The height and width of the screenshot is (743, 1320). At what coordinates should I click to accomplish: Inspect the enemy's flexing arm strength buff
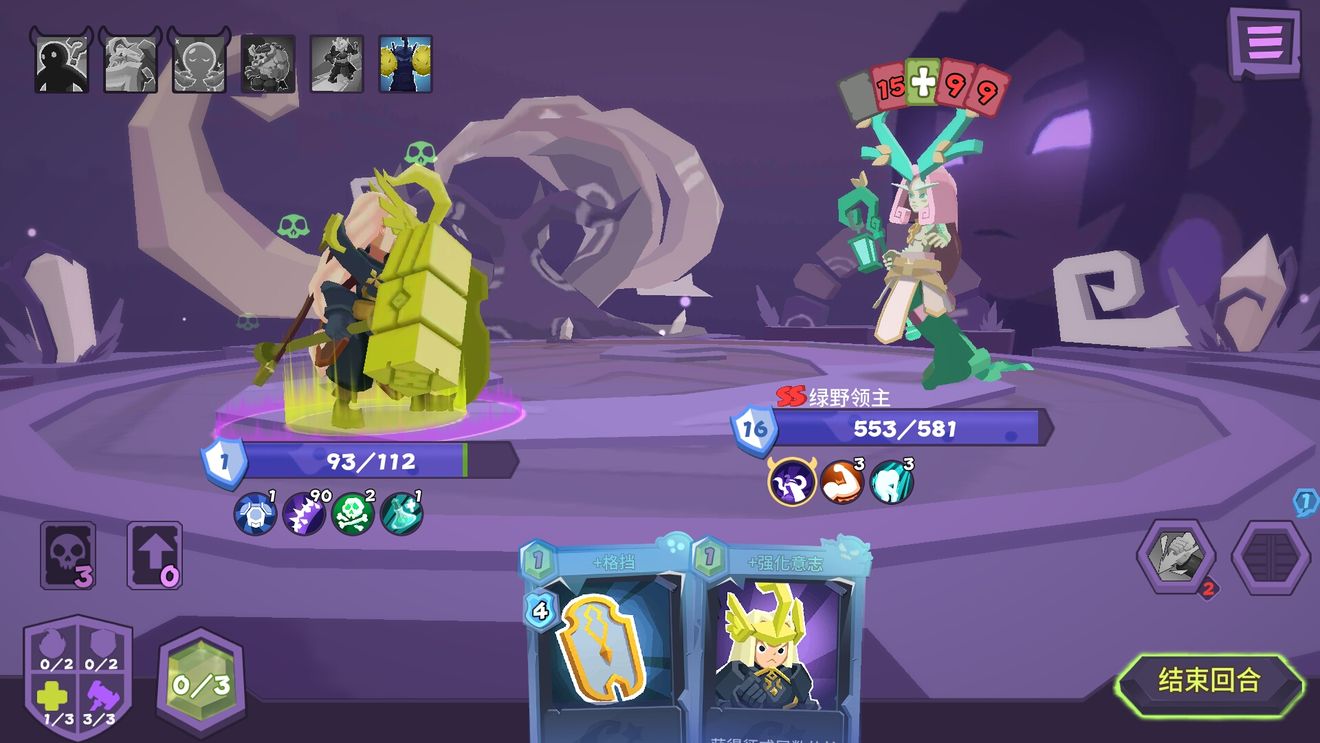pyautogui.click(x=841, y=483)
